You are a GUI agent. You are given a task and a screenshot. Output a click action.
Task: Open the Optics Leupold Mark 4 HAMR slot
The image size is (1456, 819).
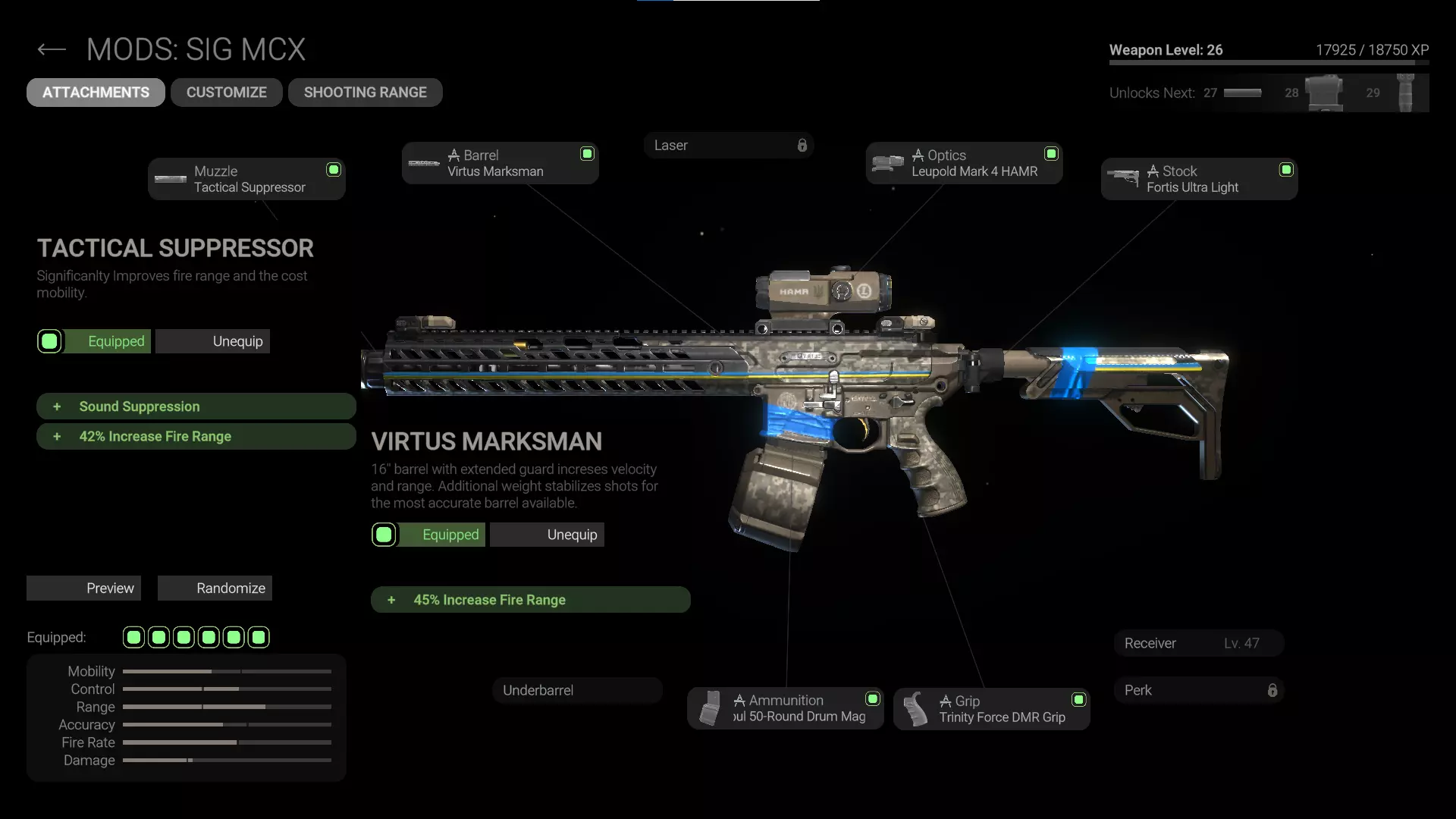(x=964, y=163)
